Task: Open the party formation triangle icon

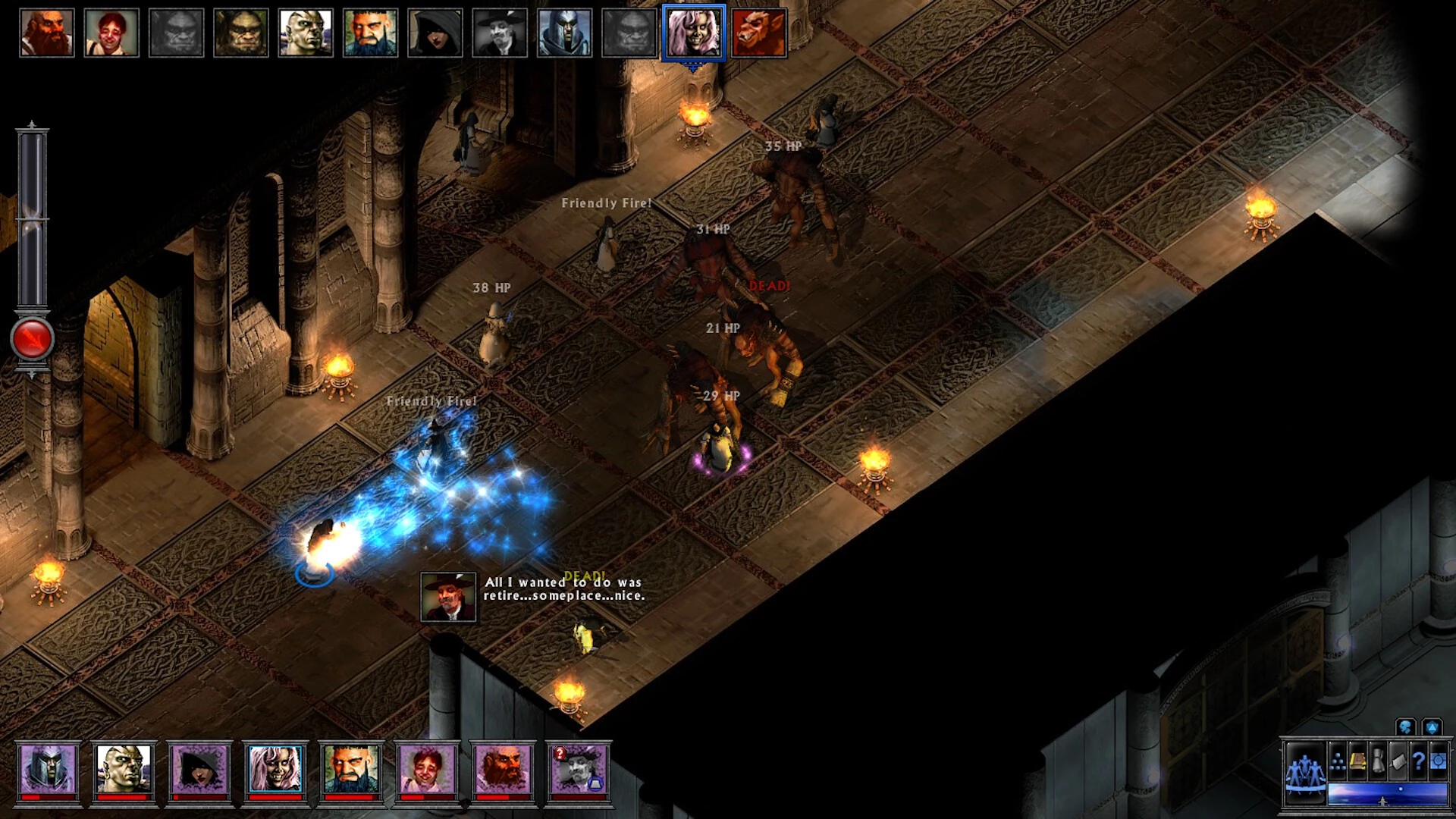Action: point(1338,764)
